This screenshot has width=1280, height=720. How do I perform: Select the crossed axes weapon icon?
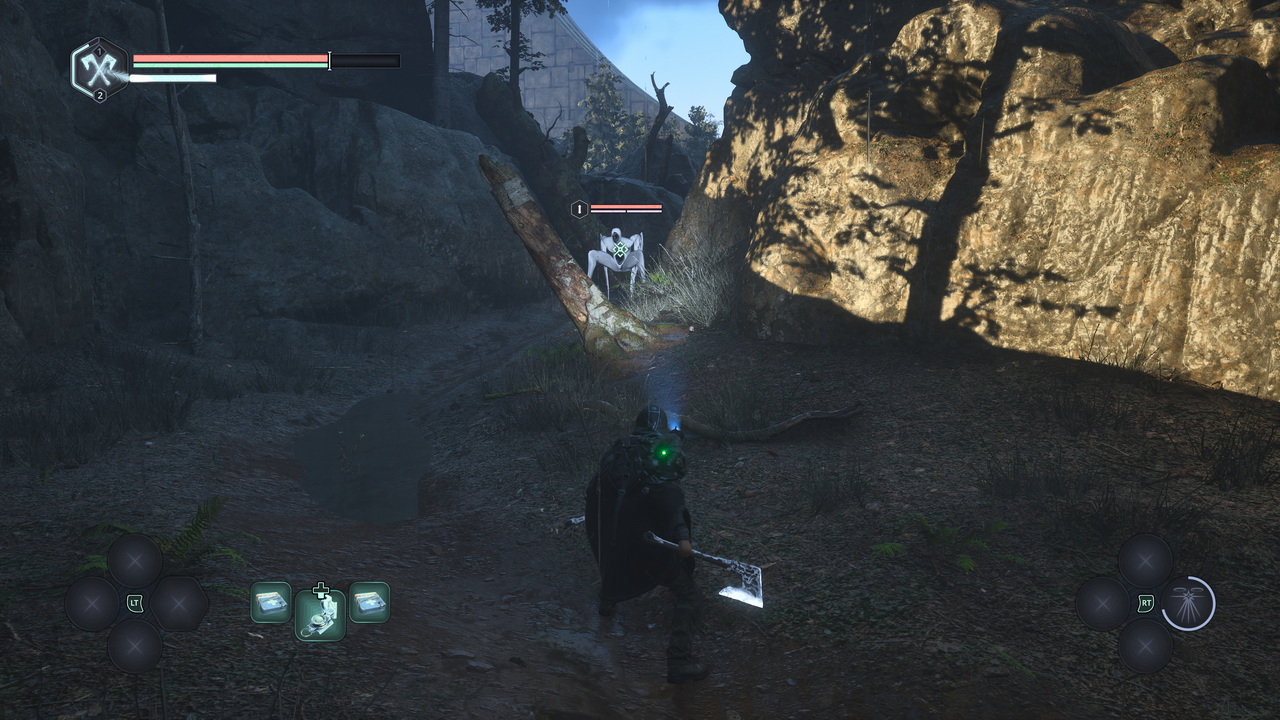click(x=100, y=68)
